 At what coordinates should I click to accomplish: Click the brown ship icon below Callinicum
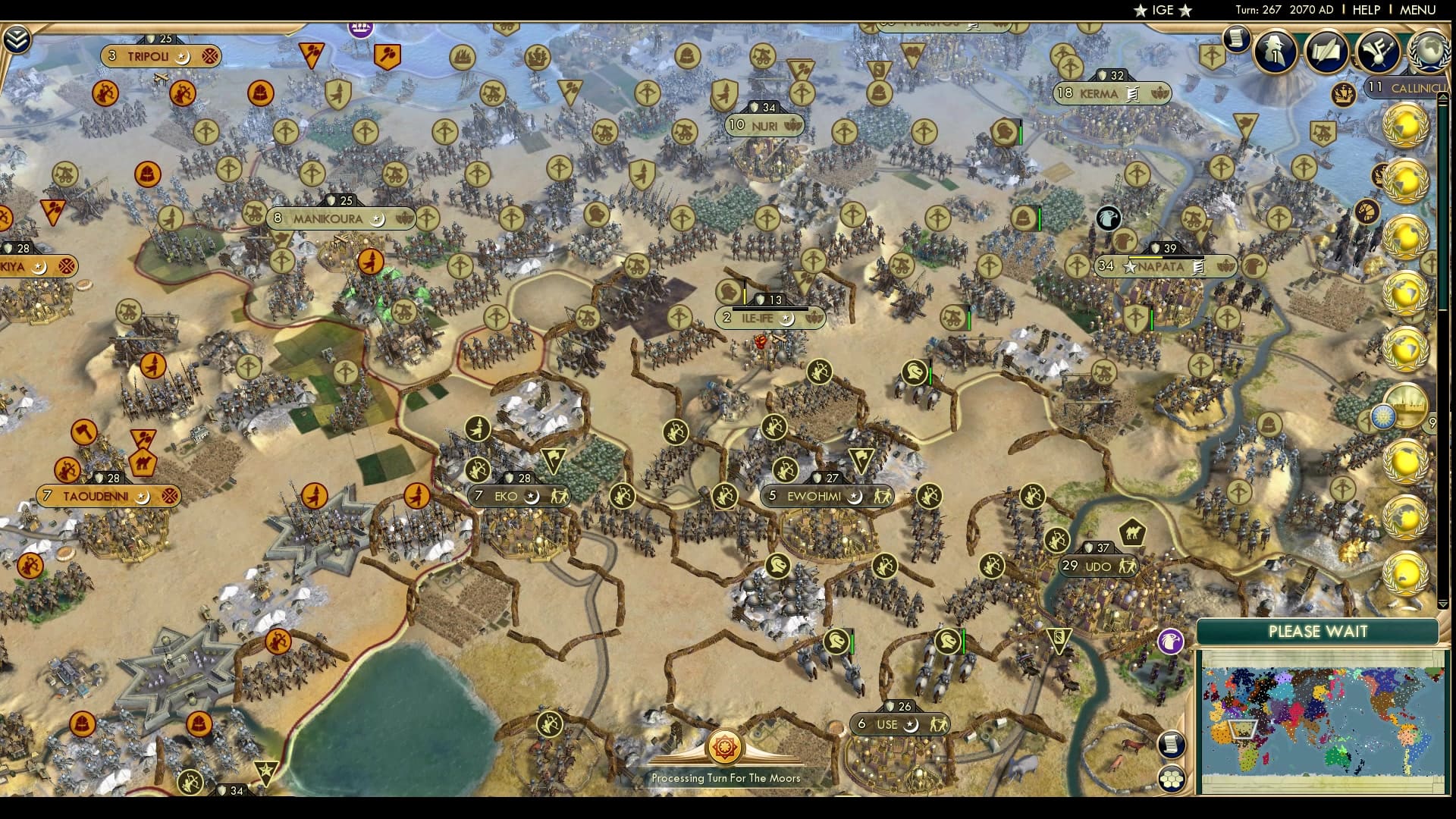tap(1342, 96)
